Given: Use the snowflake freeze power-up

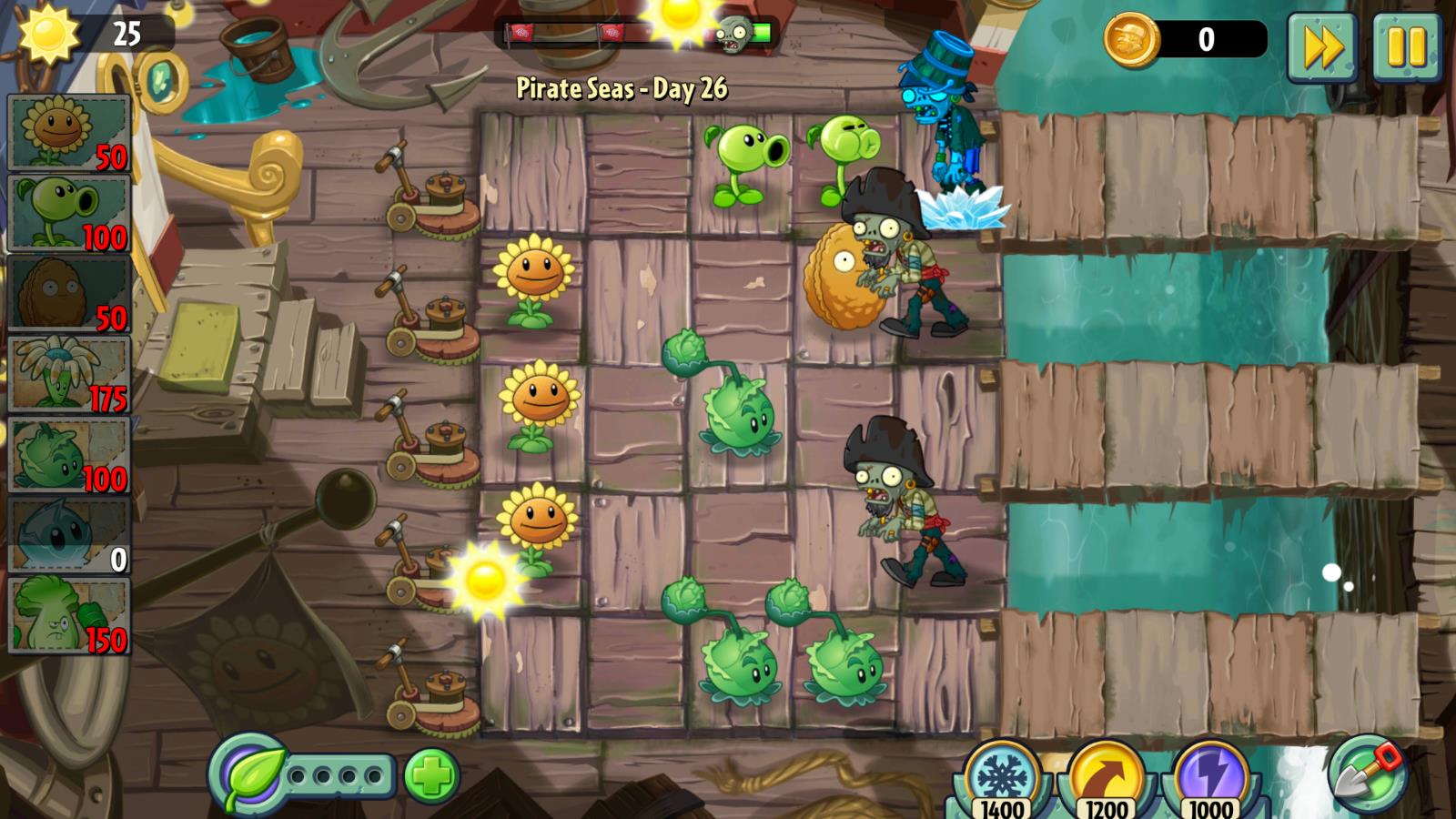Looking at the screenshot, I should [x=1003, y=779].
